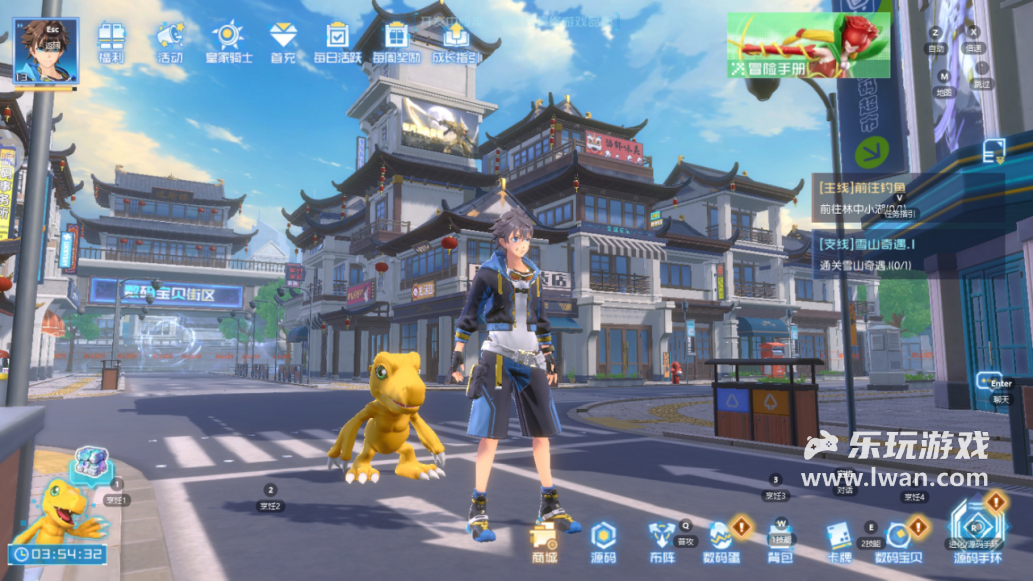Open the 商城 shop
The height and width of the screenshot is (582, 1034).
pos(544,541)
